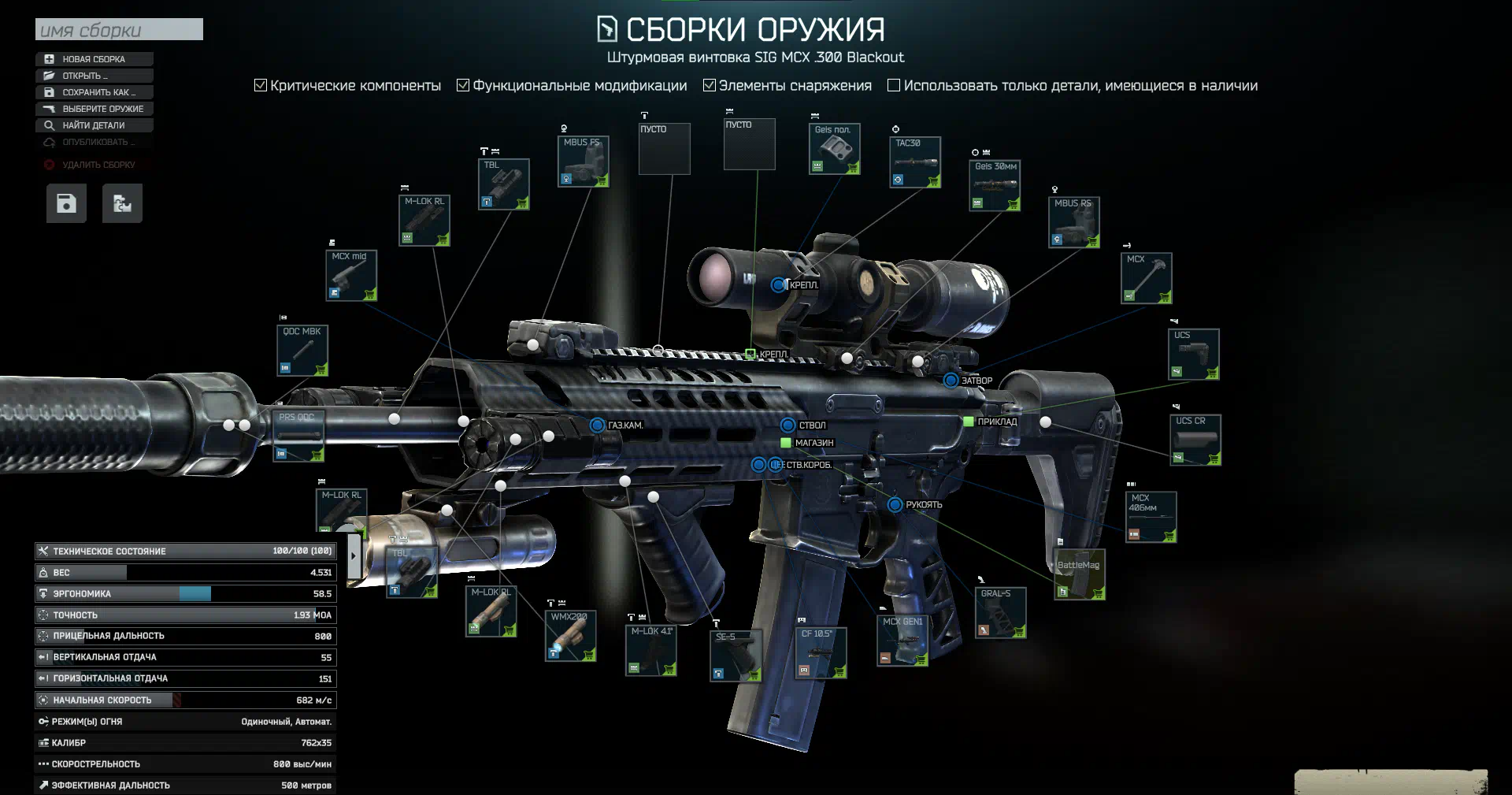This screenshot has height=795, width=1512.
Task: Select ВЫБЕРИТЕ ОРУЖИЕ to pick a weapon
Action: (x=94, y=109)
